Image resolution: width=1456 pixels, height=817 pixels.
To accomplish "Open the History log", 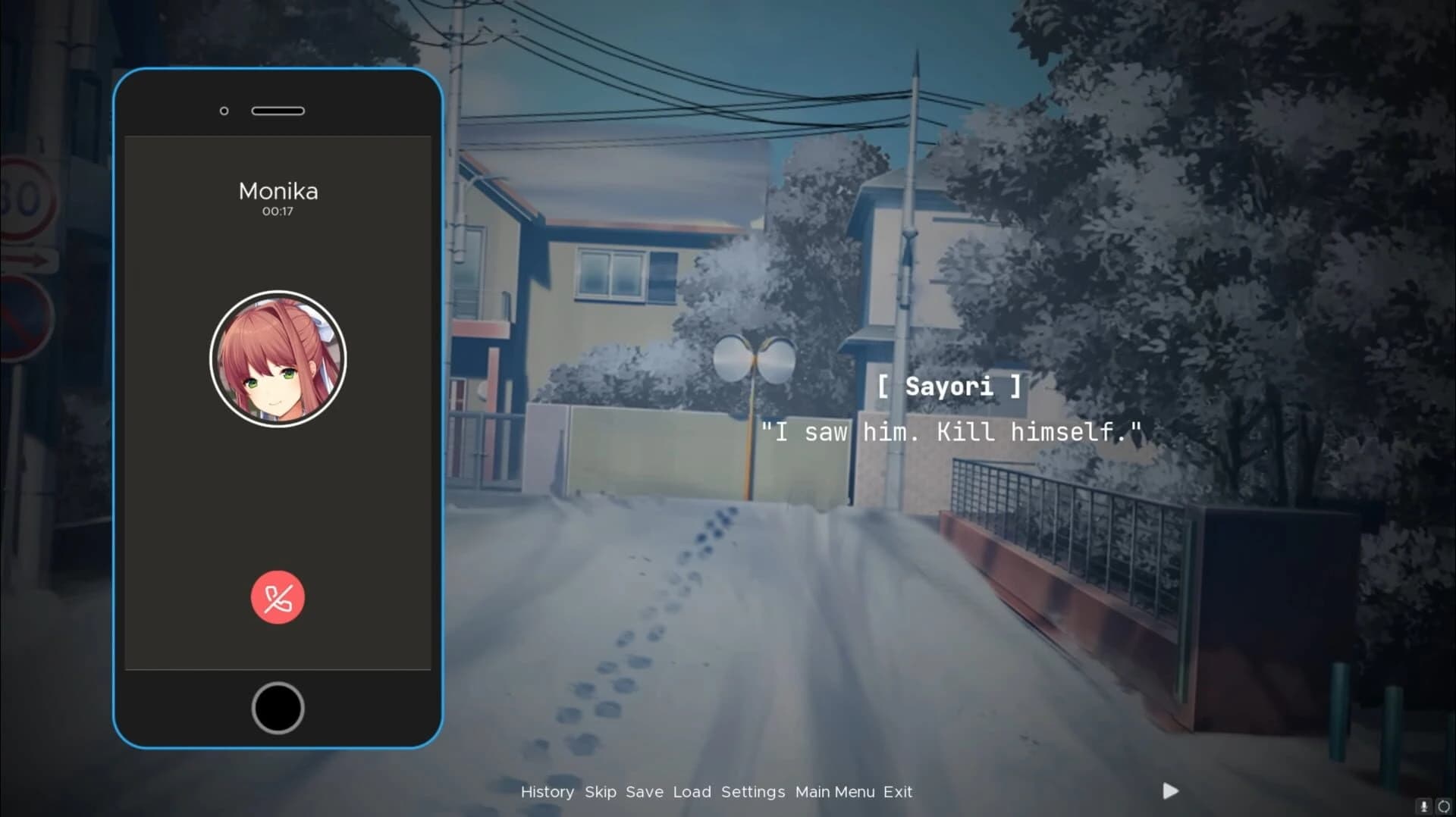I will tap(548, 792).
